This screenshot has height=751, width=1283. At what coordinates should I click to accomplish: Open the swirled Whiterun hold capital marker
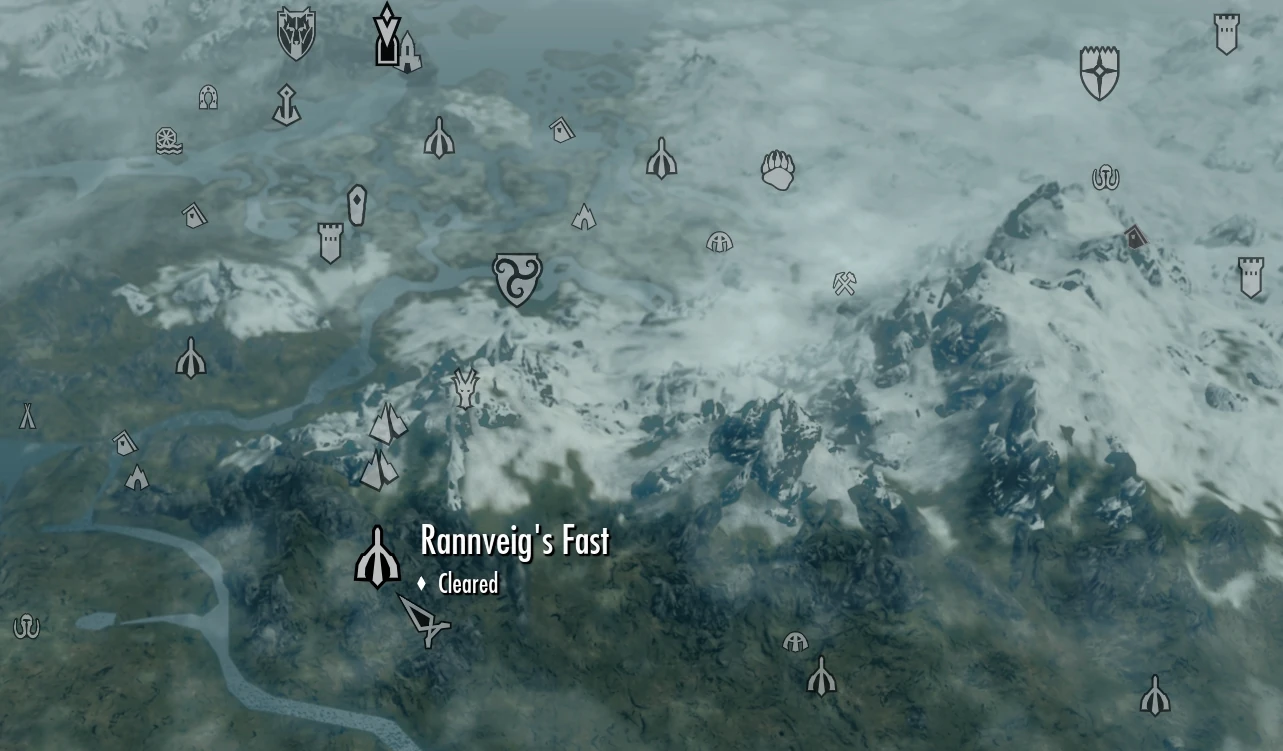click(516, 279)
